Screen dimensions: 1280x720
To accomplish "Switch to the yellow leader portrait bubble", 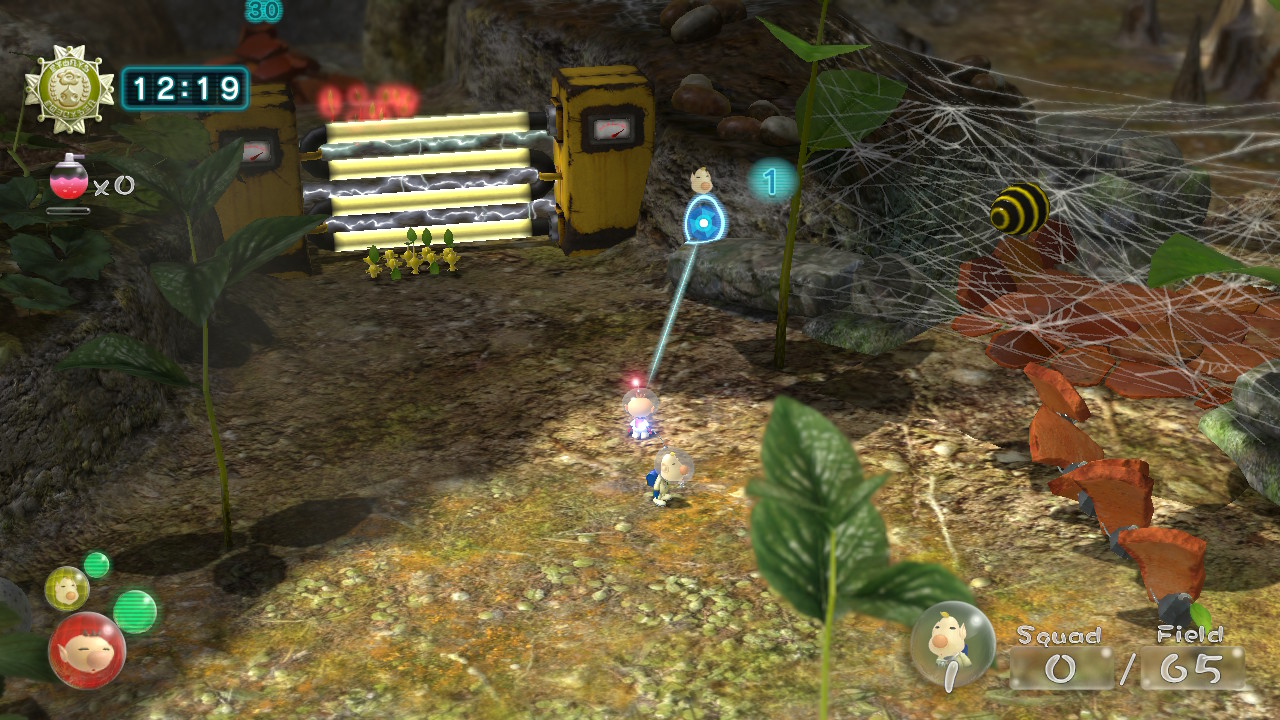I will pyautogui.click(x=66, y=588).
